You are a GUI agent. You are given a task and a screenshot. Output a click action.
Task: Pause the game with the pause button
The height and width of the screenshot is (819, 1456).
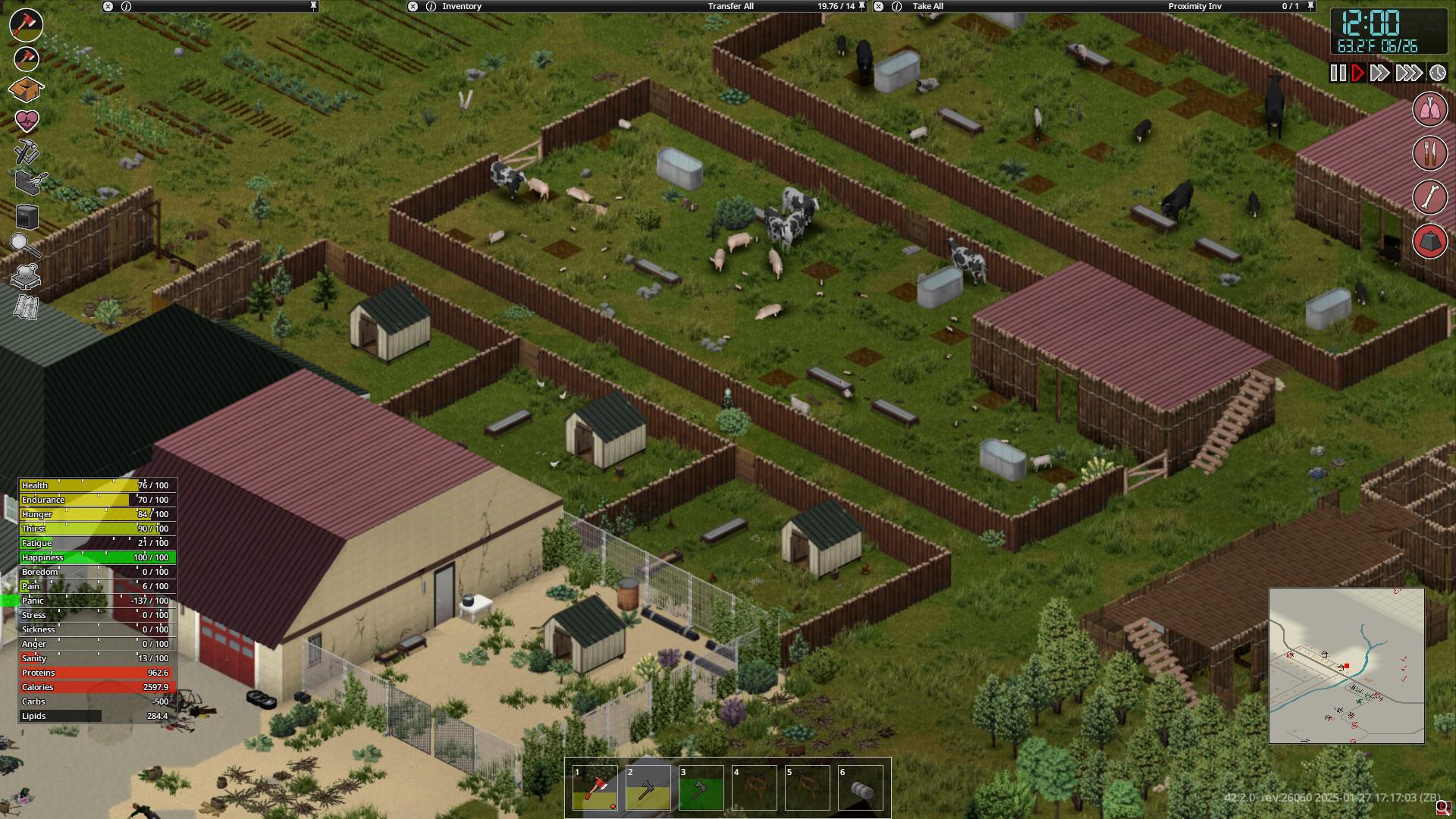pyautogui.click(x=1338, y=74)
